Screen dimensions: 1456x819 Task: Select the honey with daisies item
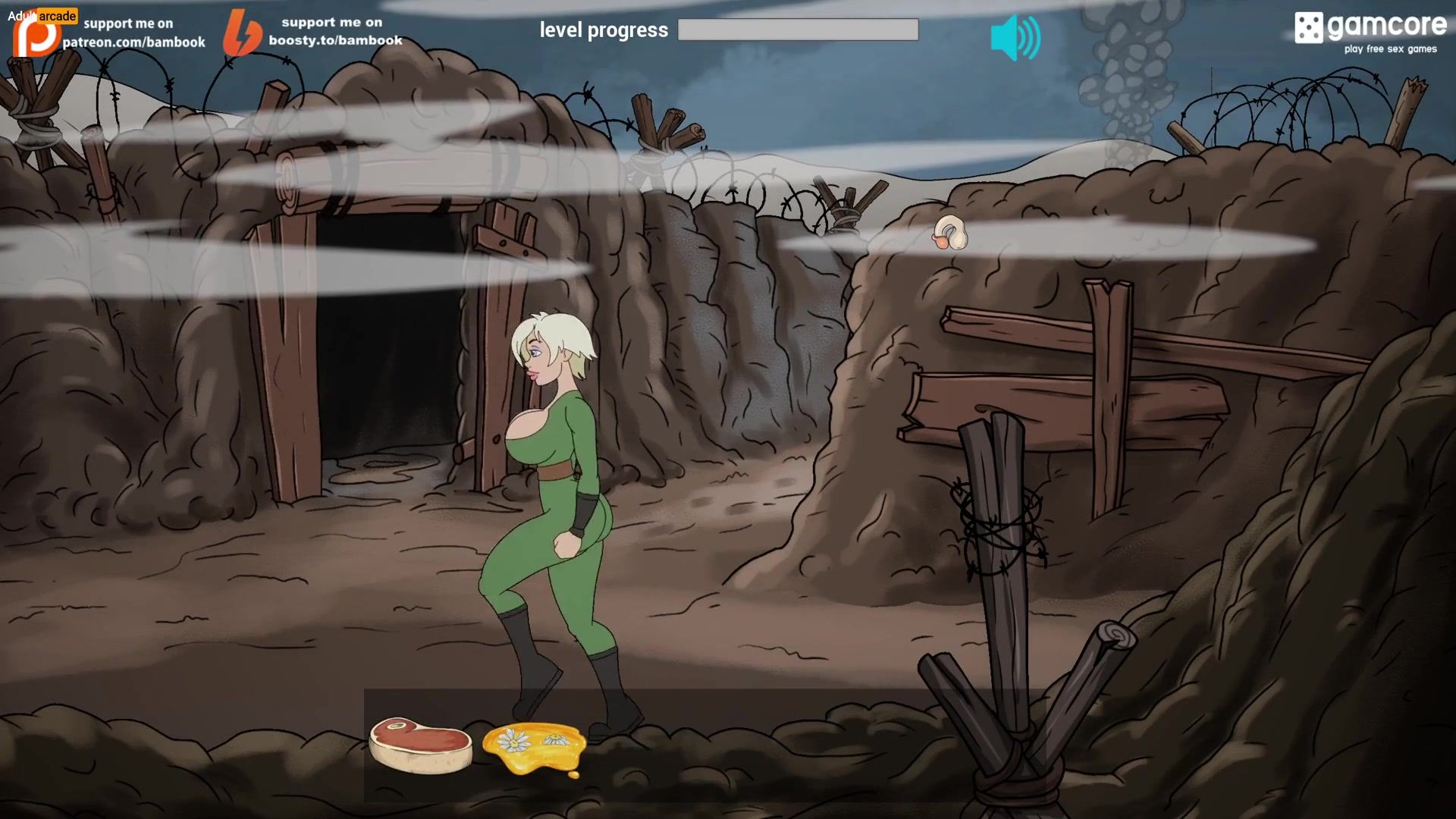point(535,748)
